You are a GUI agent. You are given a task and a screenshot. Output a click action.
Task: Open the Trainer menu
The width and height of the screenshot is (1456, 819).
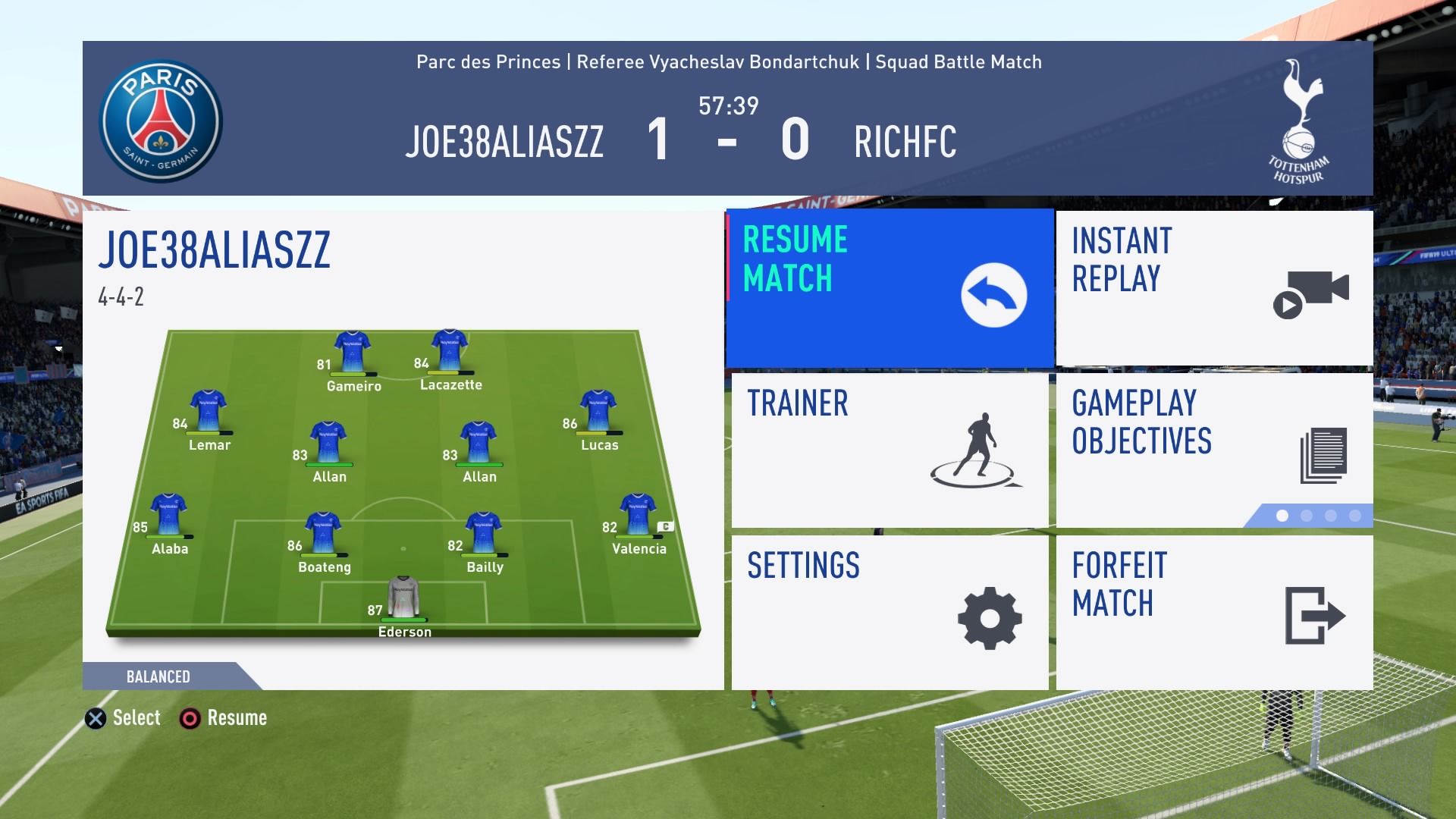(890, 450)
